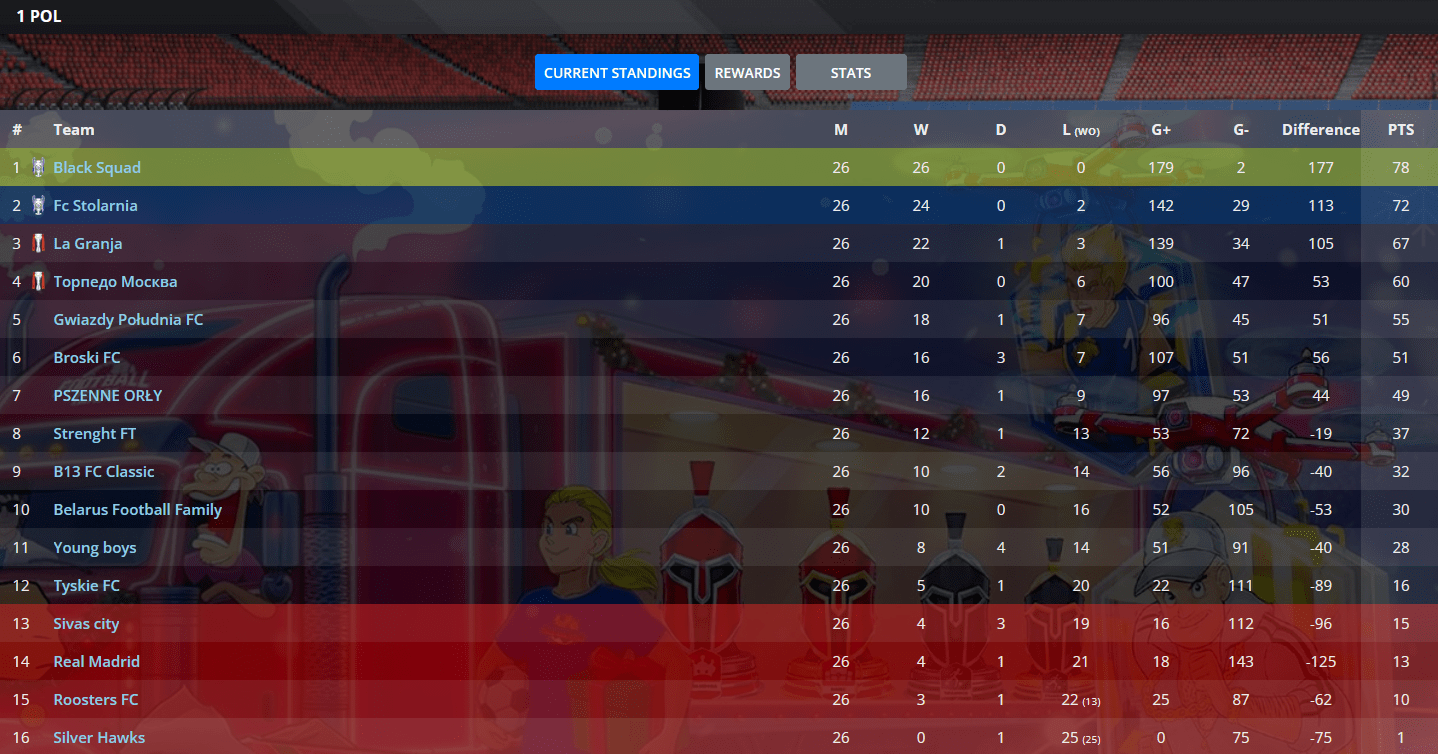Open Broski FC team page
Screen dimensions: 1438x754
coord(87,358)
